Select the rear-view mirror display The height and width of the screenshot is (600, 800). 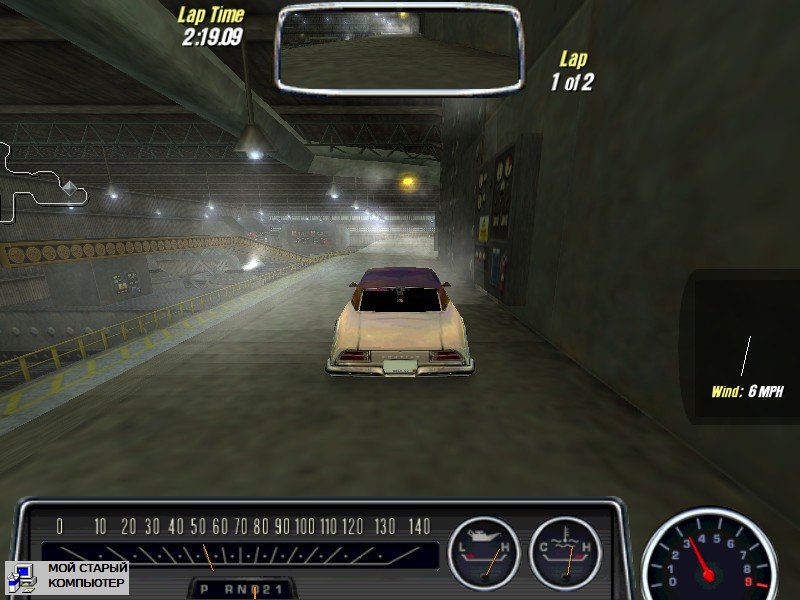pos(399,47)
